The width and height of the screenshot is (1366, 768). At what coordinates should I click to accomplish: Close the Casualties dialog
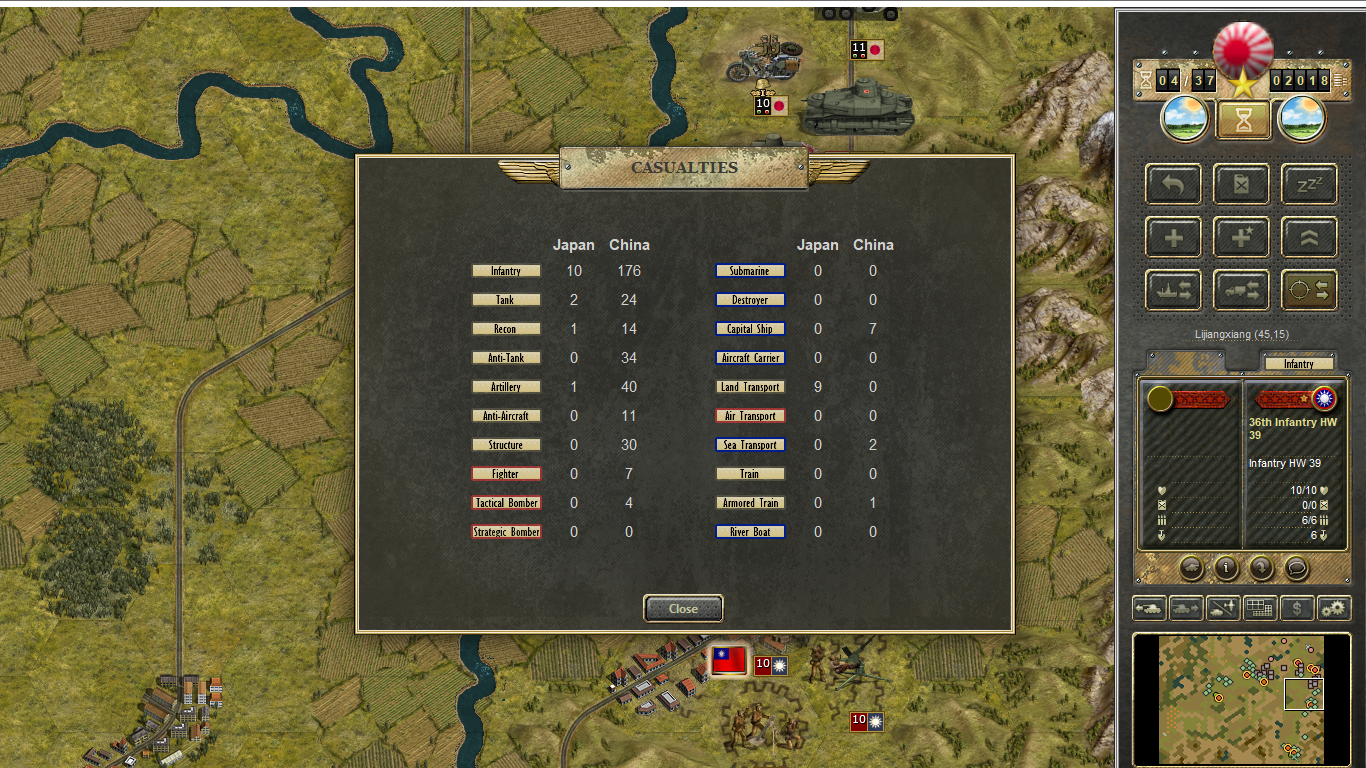coord(683,608)
